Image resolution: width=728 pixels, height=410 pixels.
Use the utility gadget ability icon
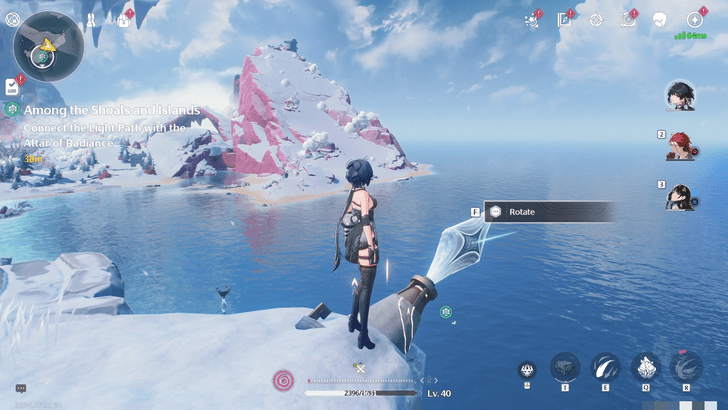pyautogui.click(x=565, y=367)
